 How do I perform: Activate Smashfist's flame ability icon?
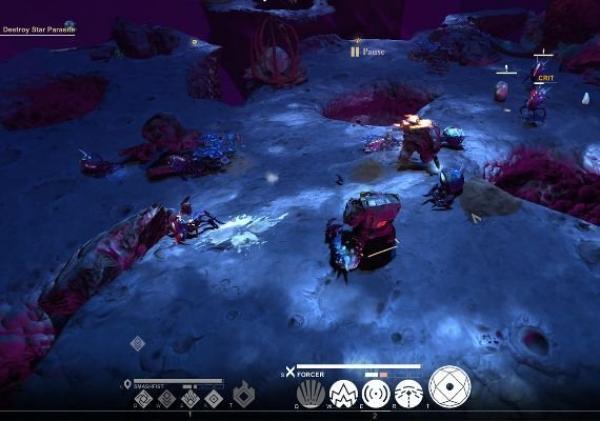pos(243,394)
